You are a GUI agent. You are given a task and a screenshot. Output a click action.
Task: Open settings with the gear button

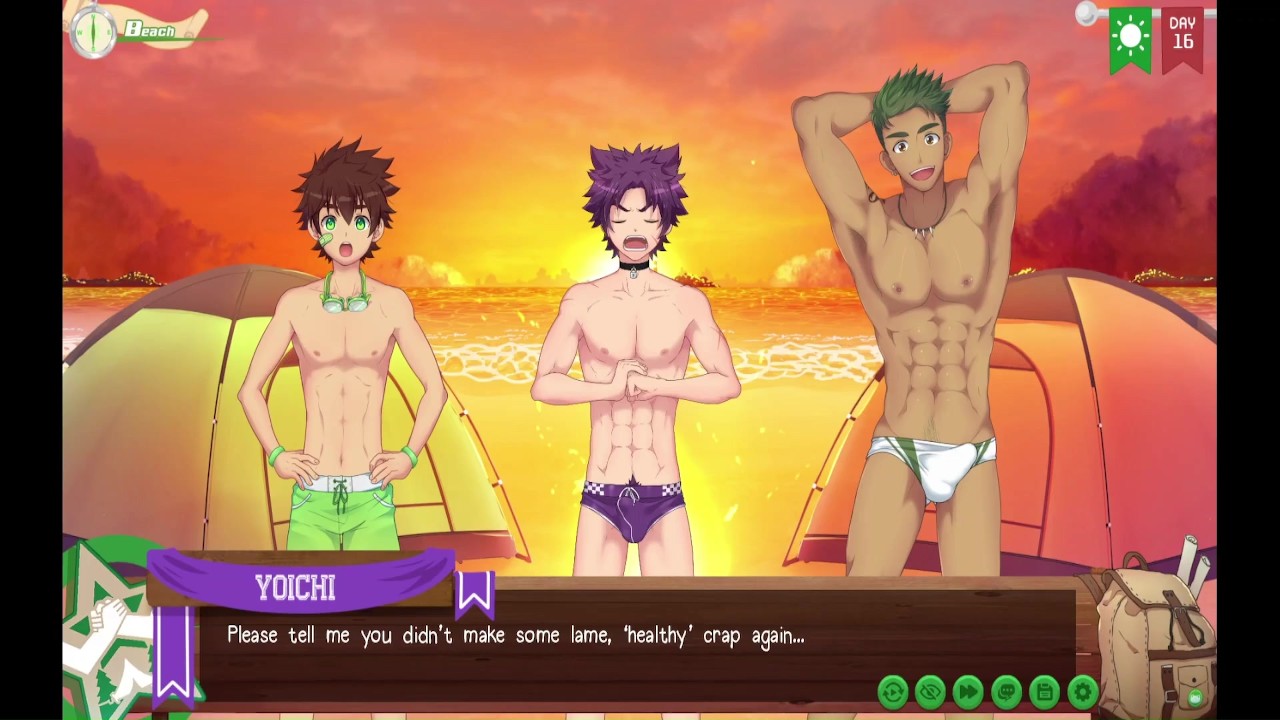click(x=1083, y=691)
